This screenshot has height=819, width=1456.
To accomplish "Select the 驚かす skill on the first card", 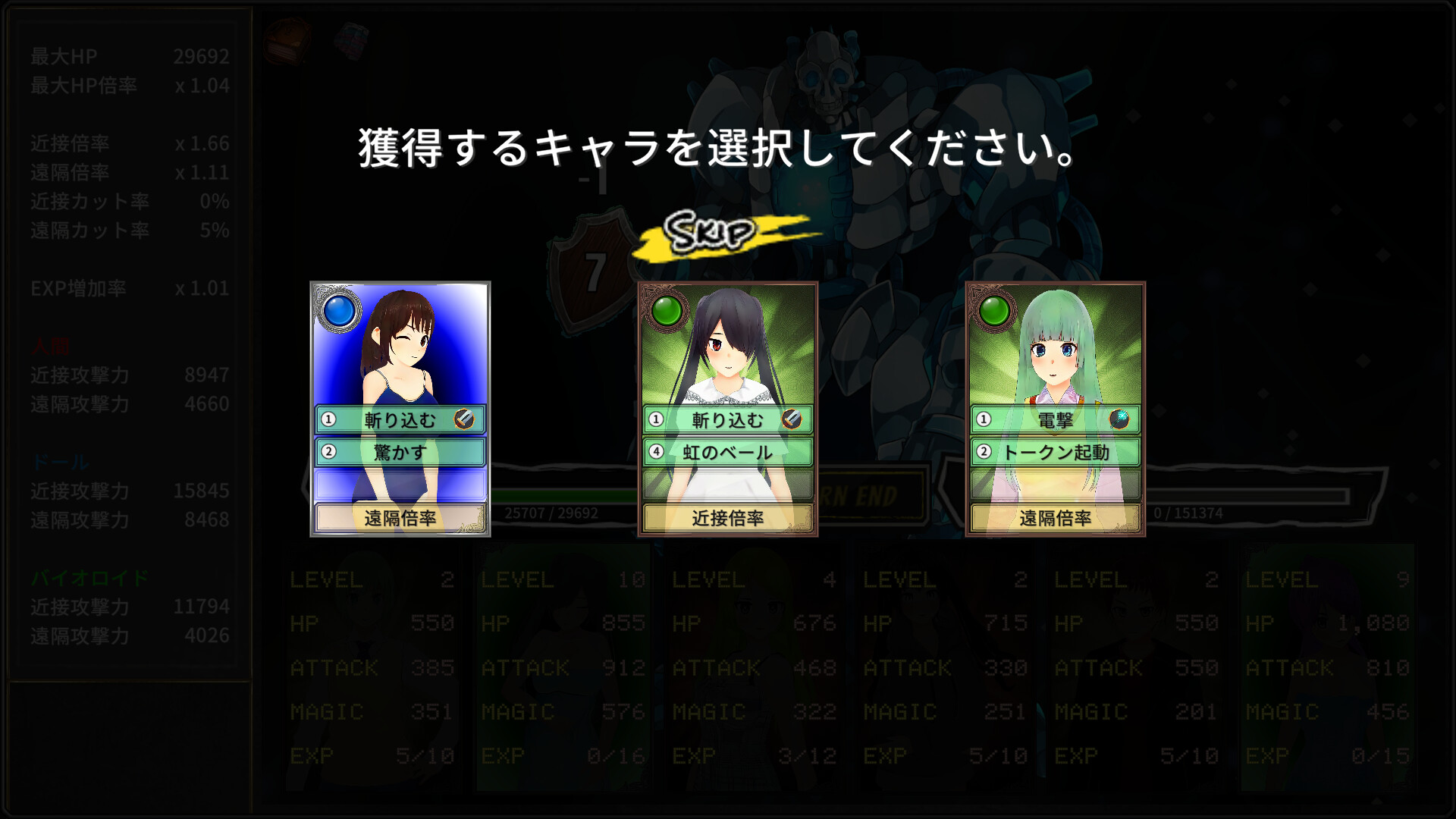I will point(400,451).
